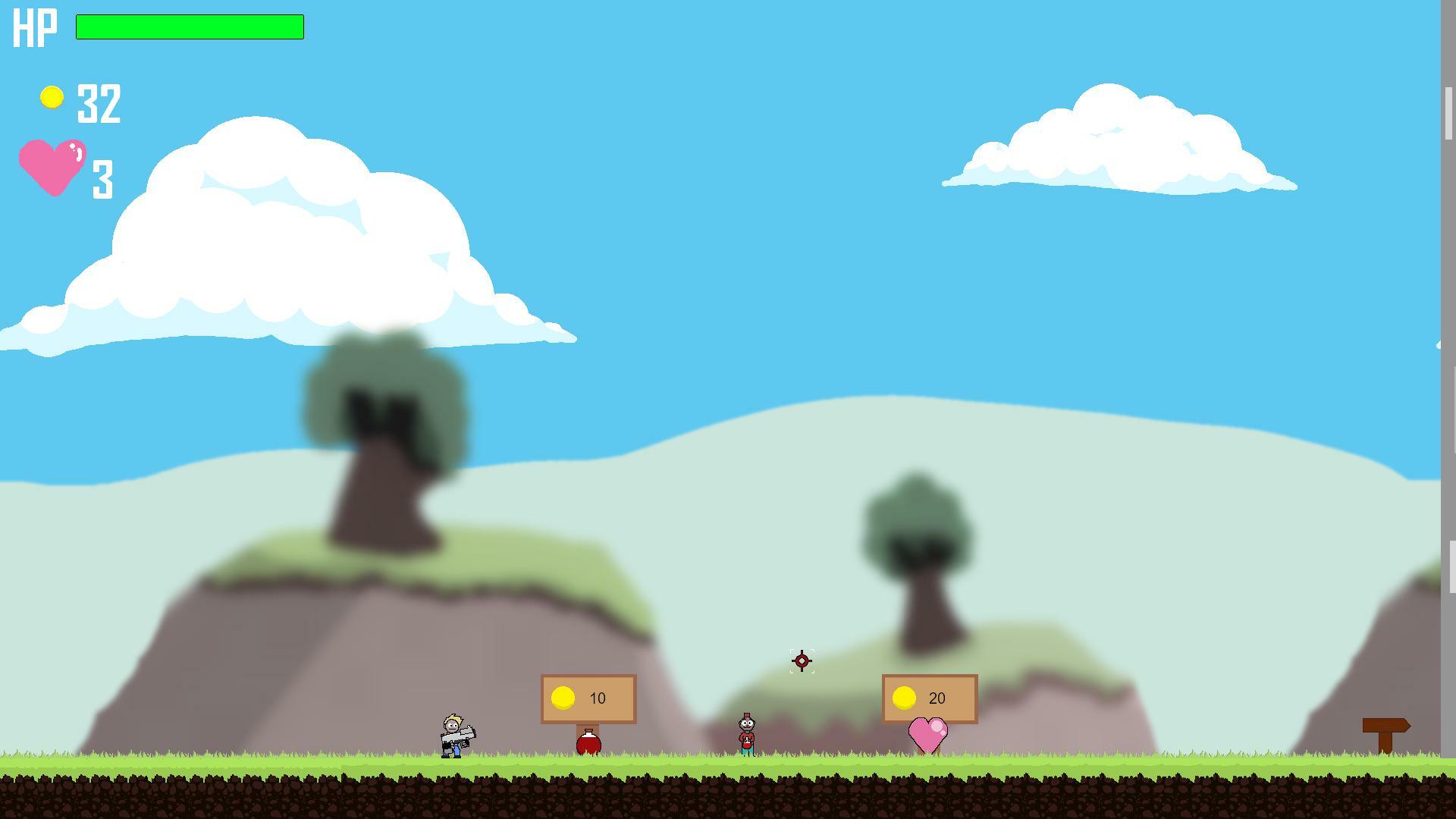Click the coin count reading 32
Image resolution: width=1456 pixels, height=819 pixels.
99,102
